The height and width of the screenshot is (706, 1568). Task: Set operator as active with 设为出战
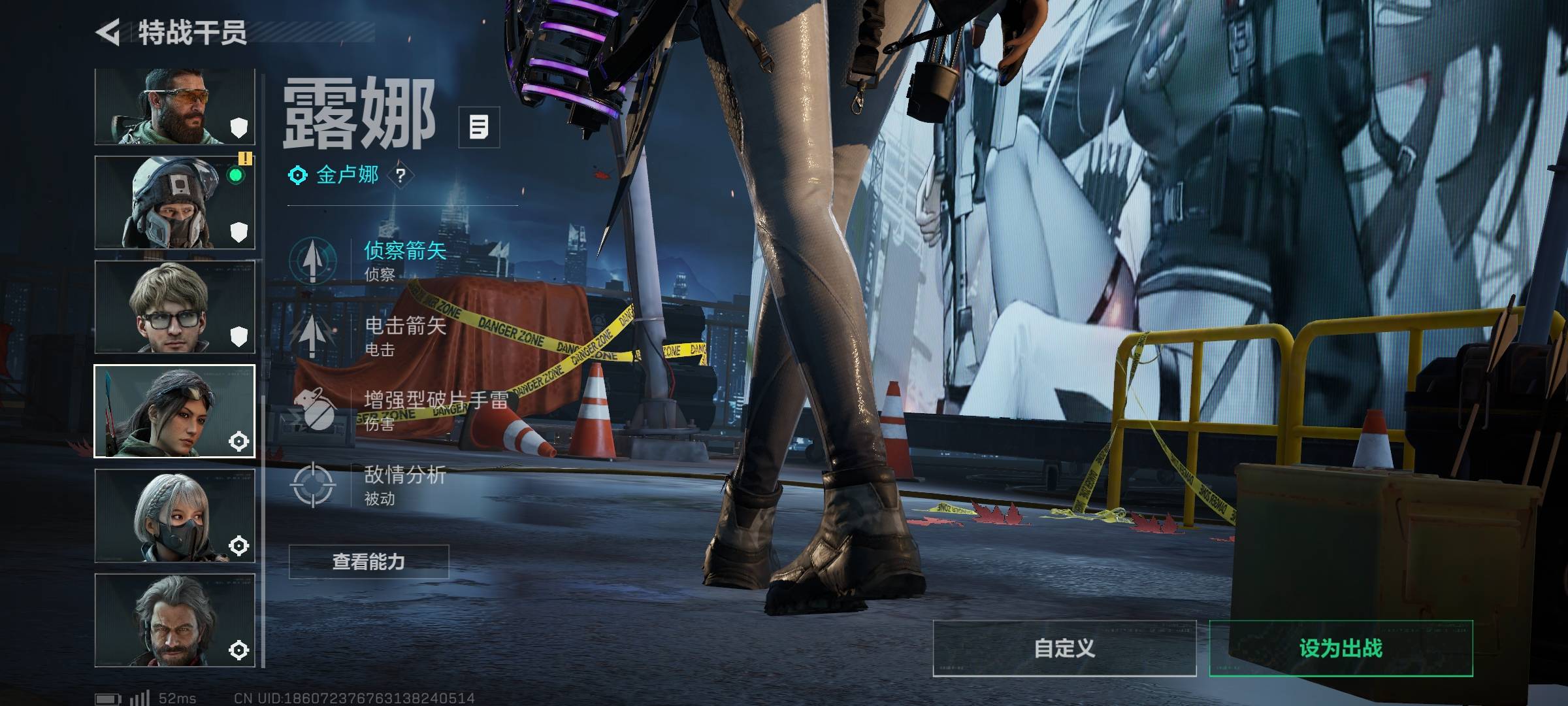click(x=1341, y=648)
